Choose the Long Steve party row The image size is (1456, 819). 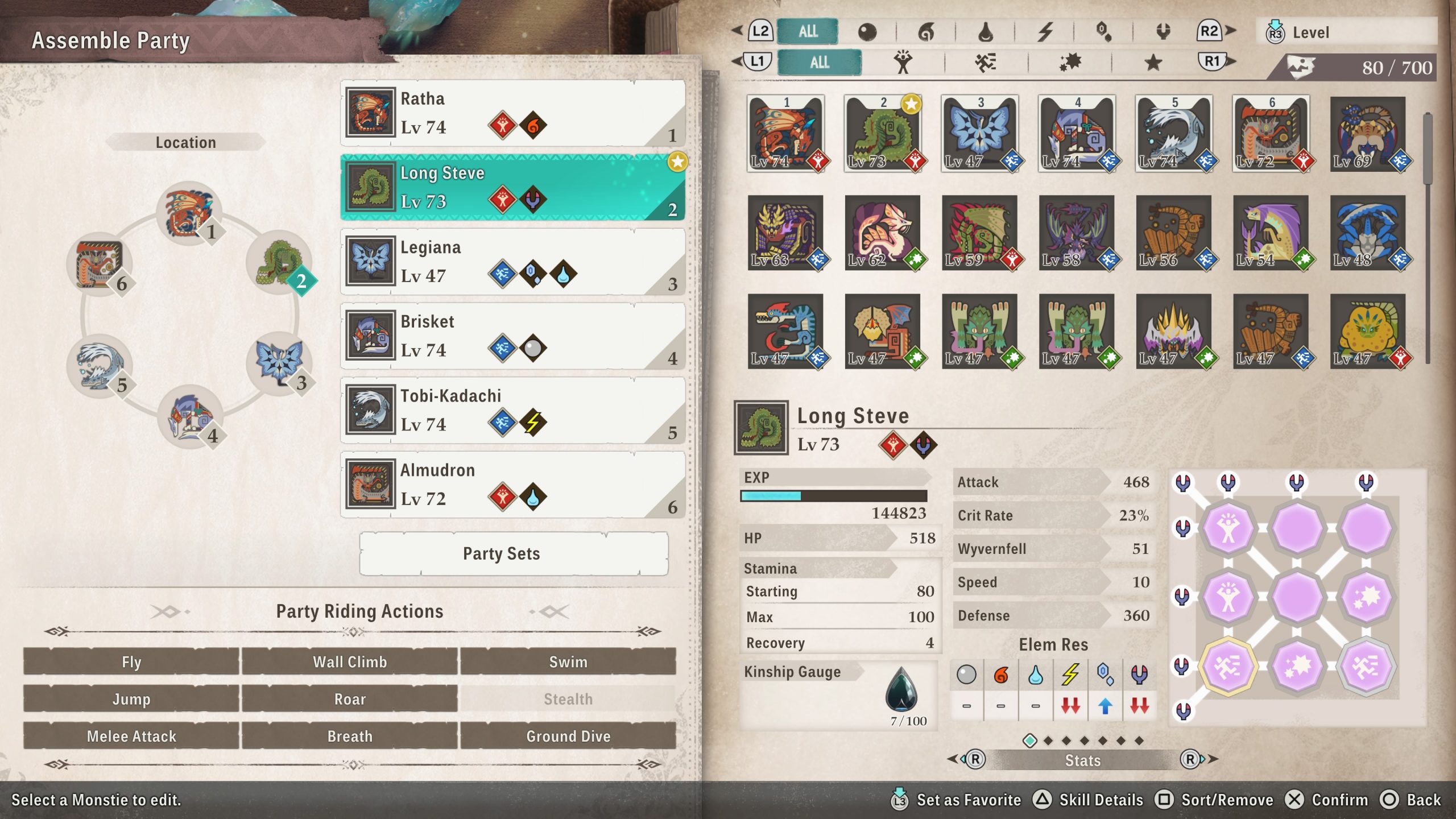click(512, 187)
